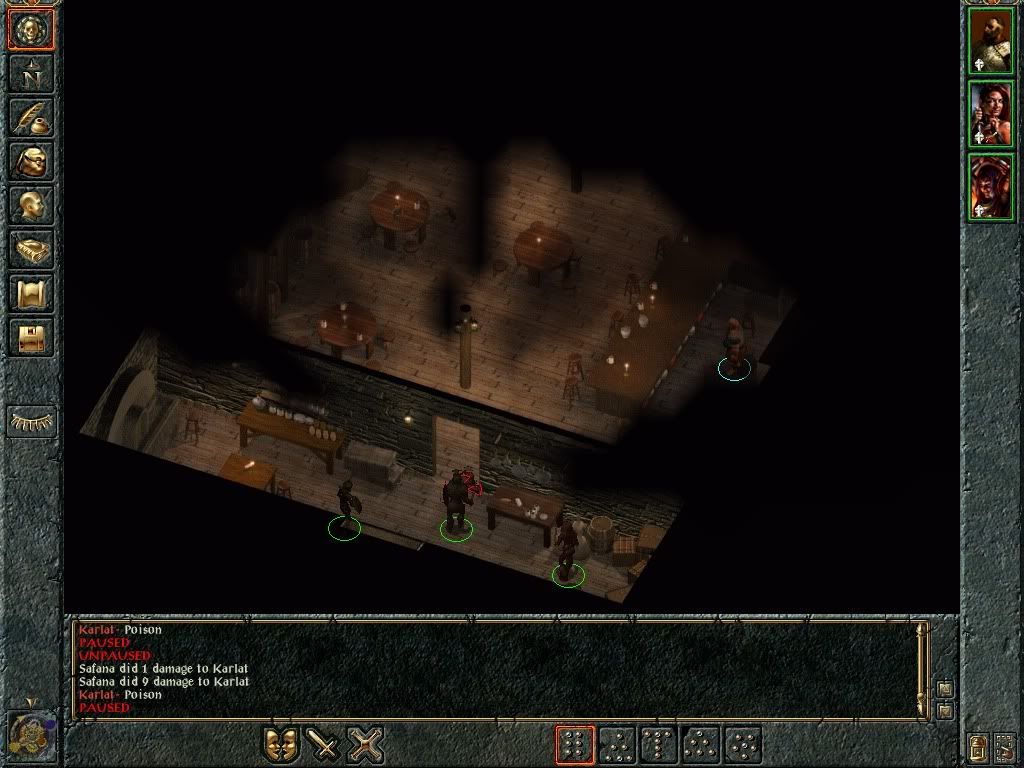1024x768 pixels.
Task: Open the options chest icon
Action: click(x=31, y=337)
